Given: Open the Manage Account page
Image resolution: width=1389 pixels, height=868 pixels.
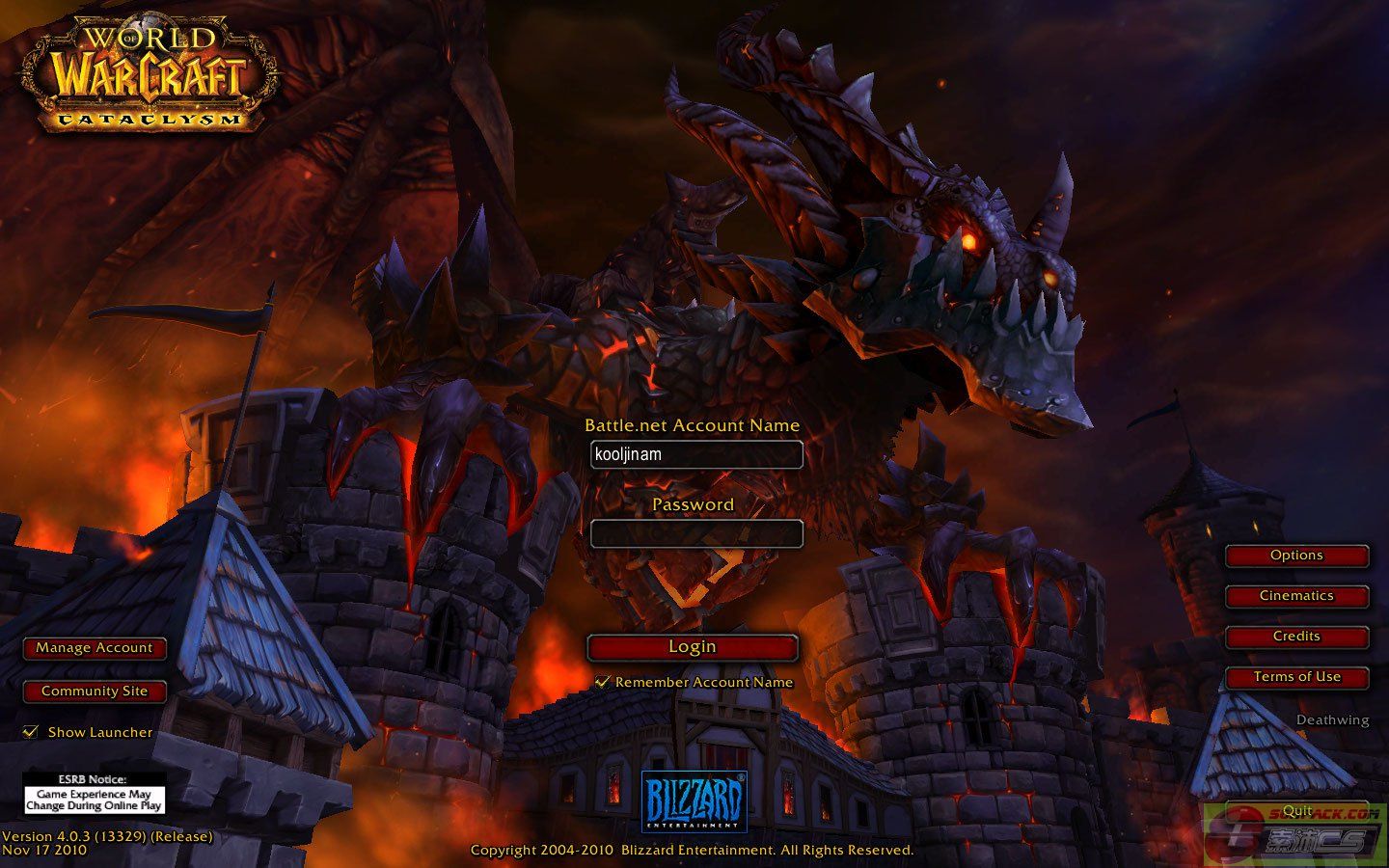Looking at the screenshot, I should [x=95, y=648].
